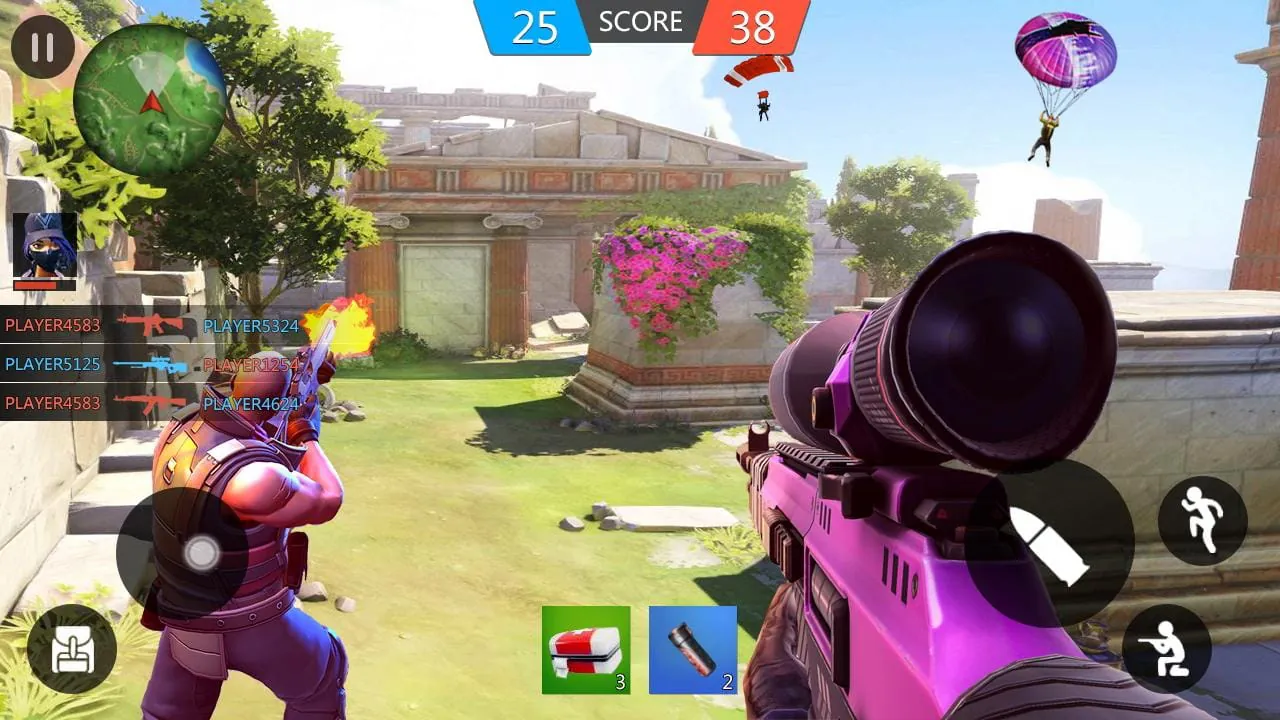Select the medkit item slot

585,649
